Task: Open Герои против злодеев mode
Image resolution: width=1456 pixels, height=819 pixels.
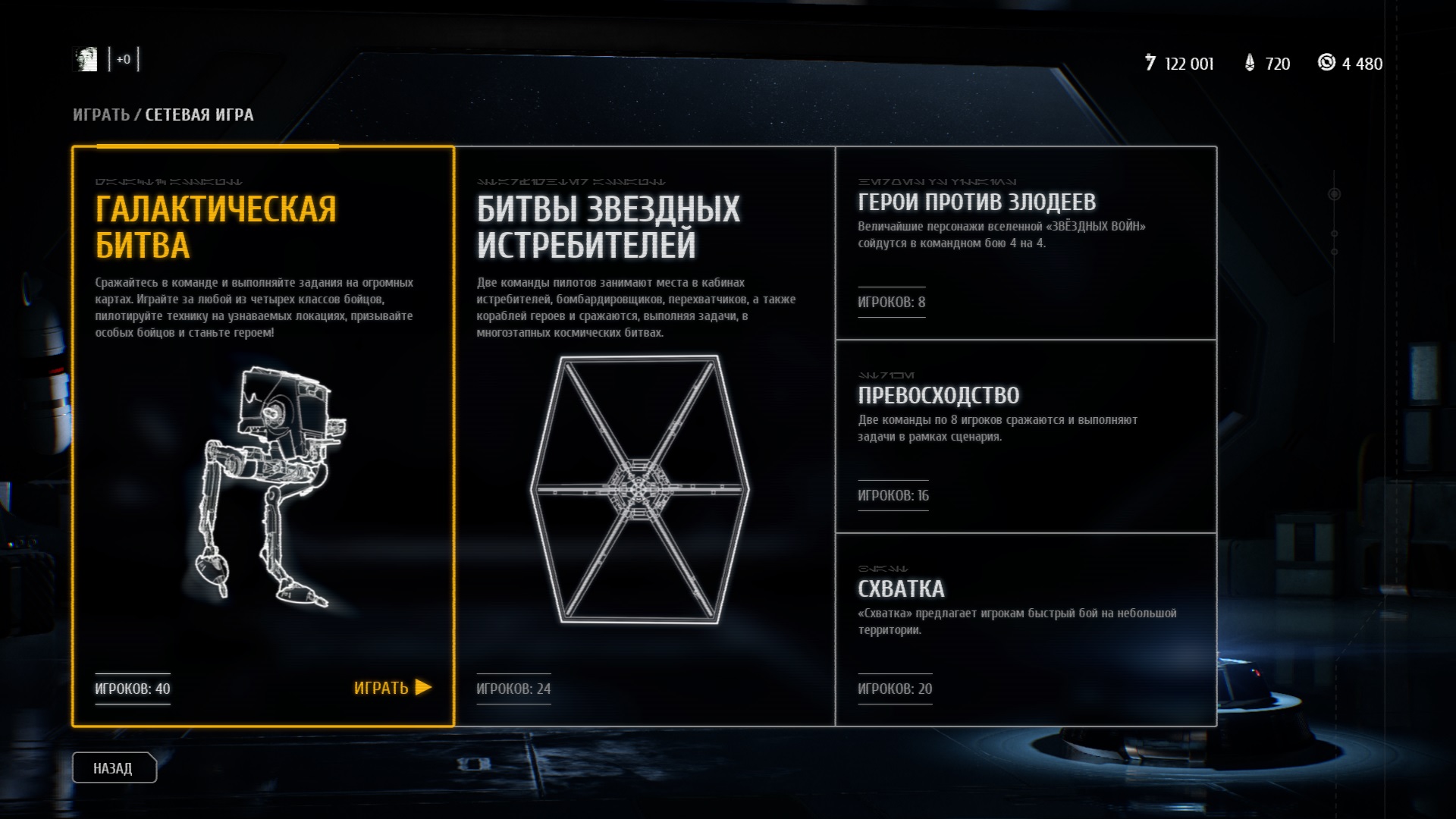Action: [1025, 243]
